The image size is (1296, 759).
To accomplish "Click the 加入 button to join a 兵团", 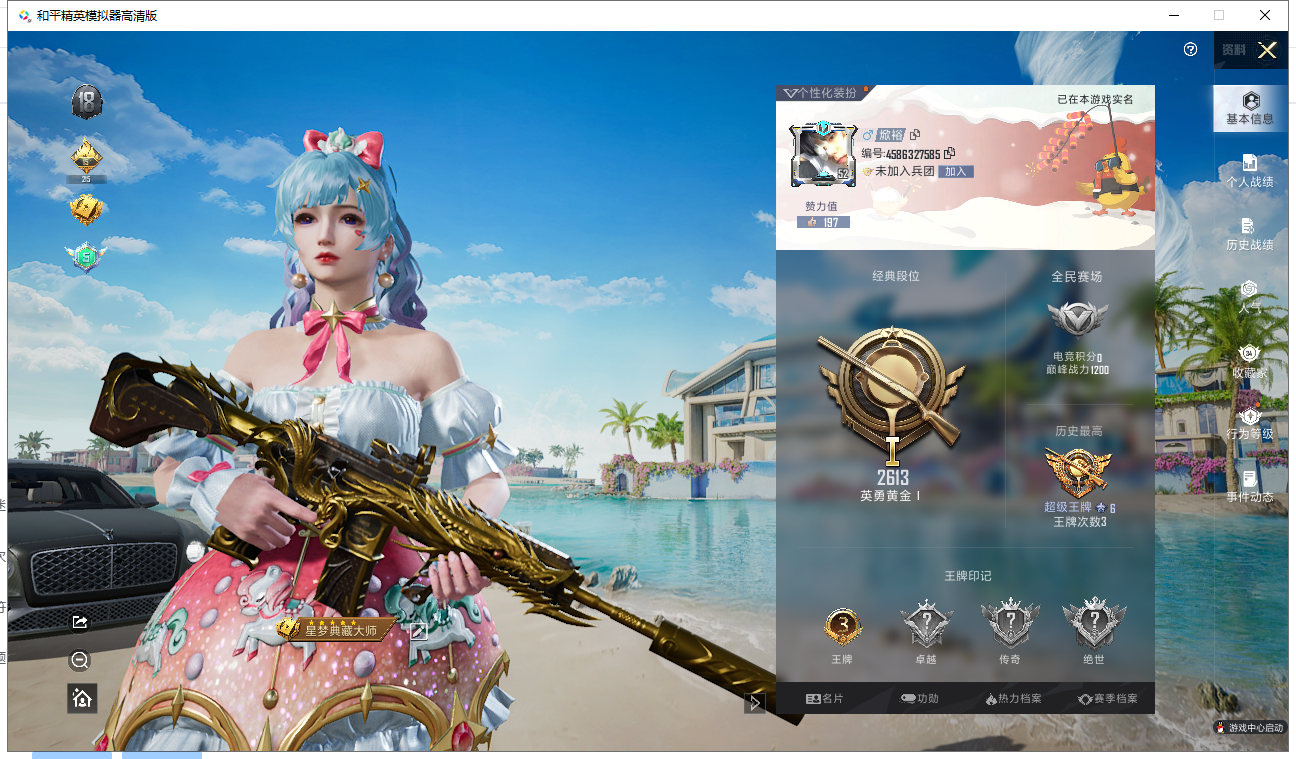I will [x=956, y=171].
